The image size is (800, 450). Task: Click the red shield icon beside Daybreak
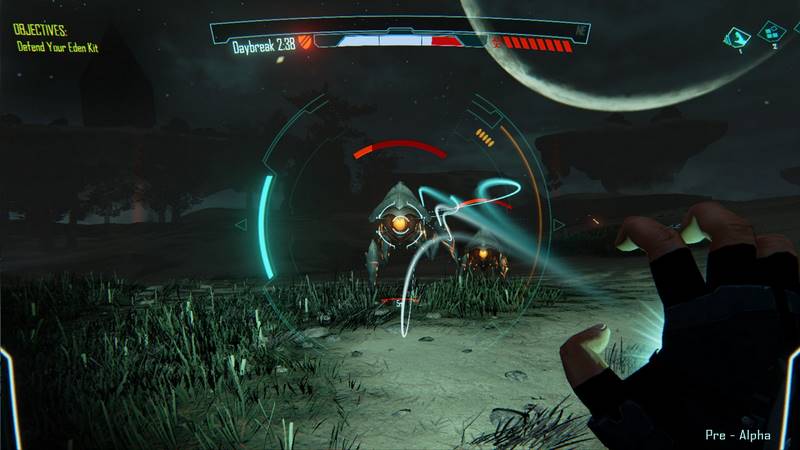305,42
